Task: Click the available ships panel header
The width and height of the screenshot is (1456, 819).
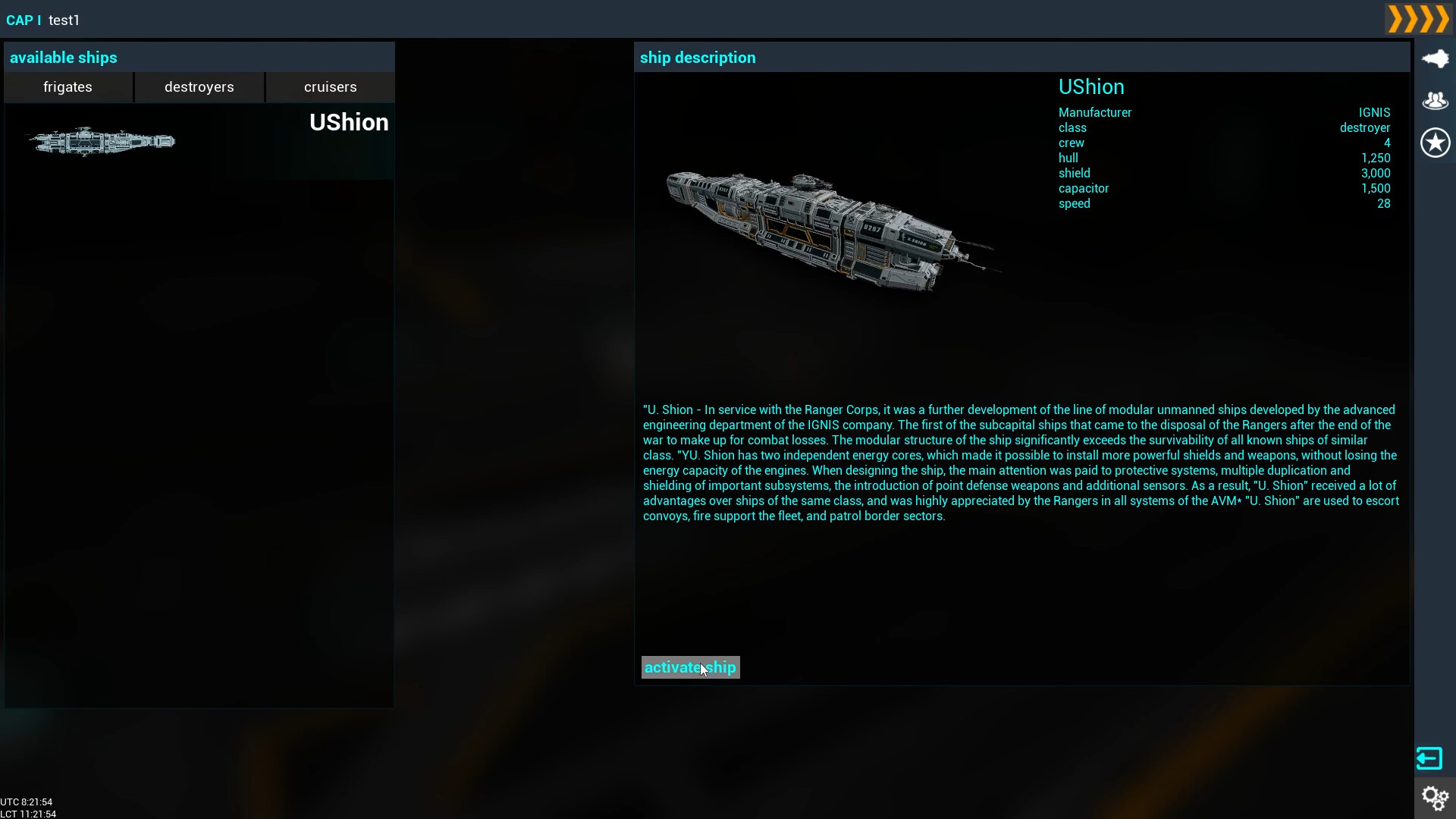Action: pyautogui.click(x=64, y=58)
